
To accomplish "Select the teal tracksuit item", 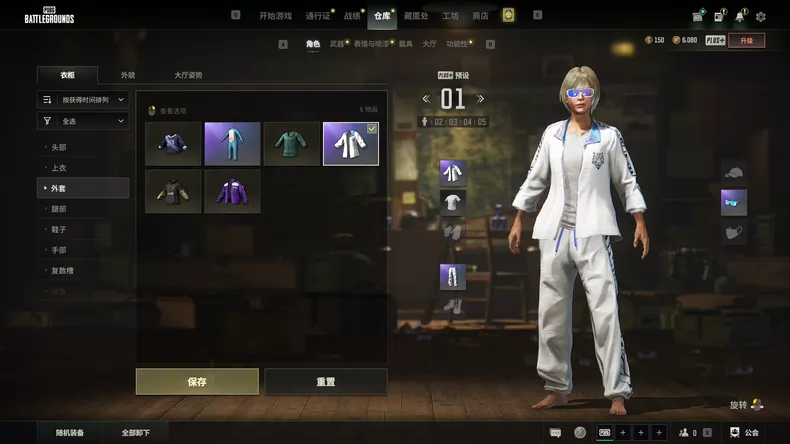I will [232, 144].
